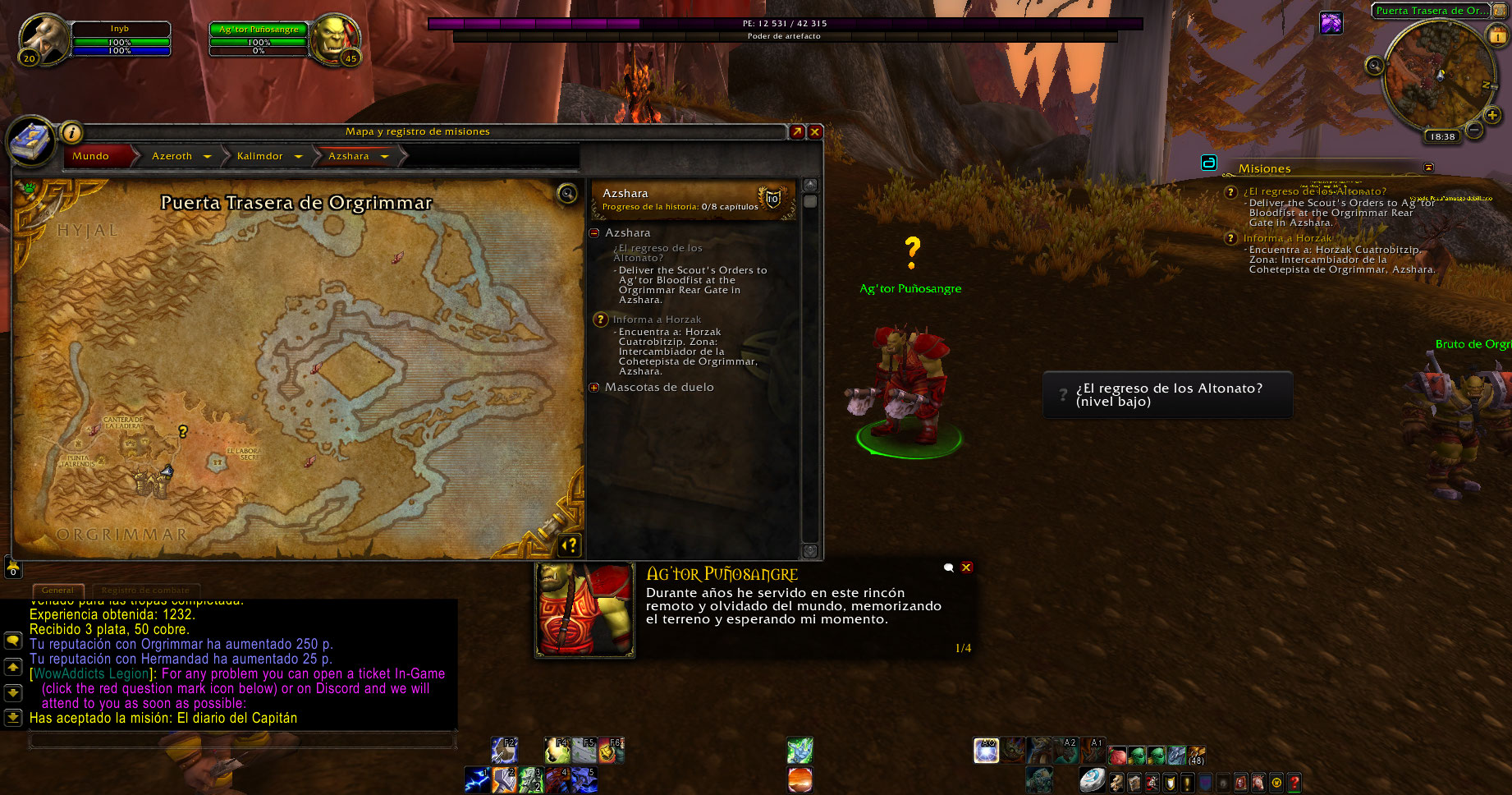Collapse the Azshara quest category
Screen dimensions: 1512x795
(594, 233)
